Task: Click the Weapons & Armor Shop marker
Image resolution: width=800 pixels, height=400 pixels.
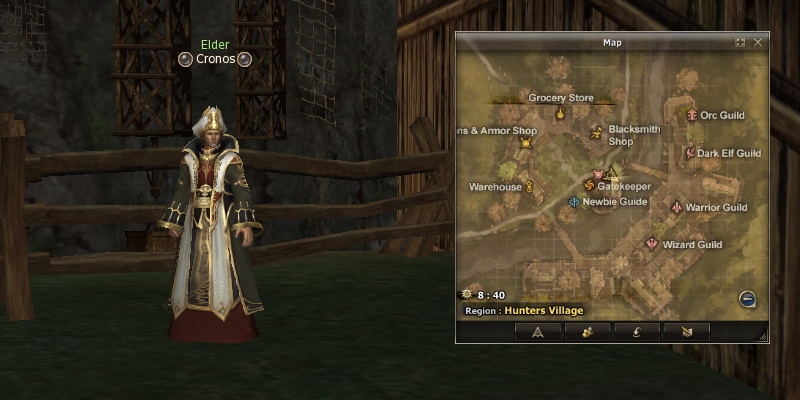Action: pos(526,144)
